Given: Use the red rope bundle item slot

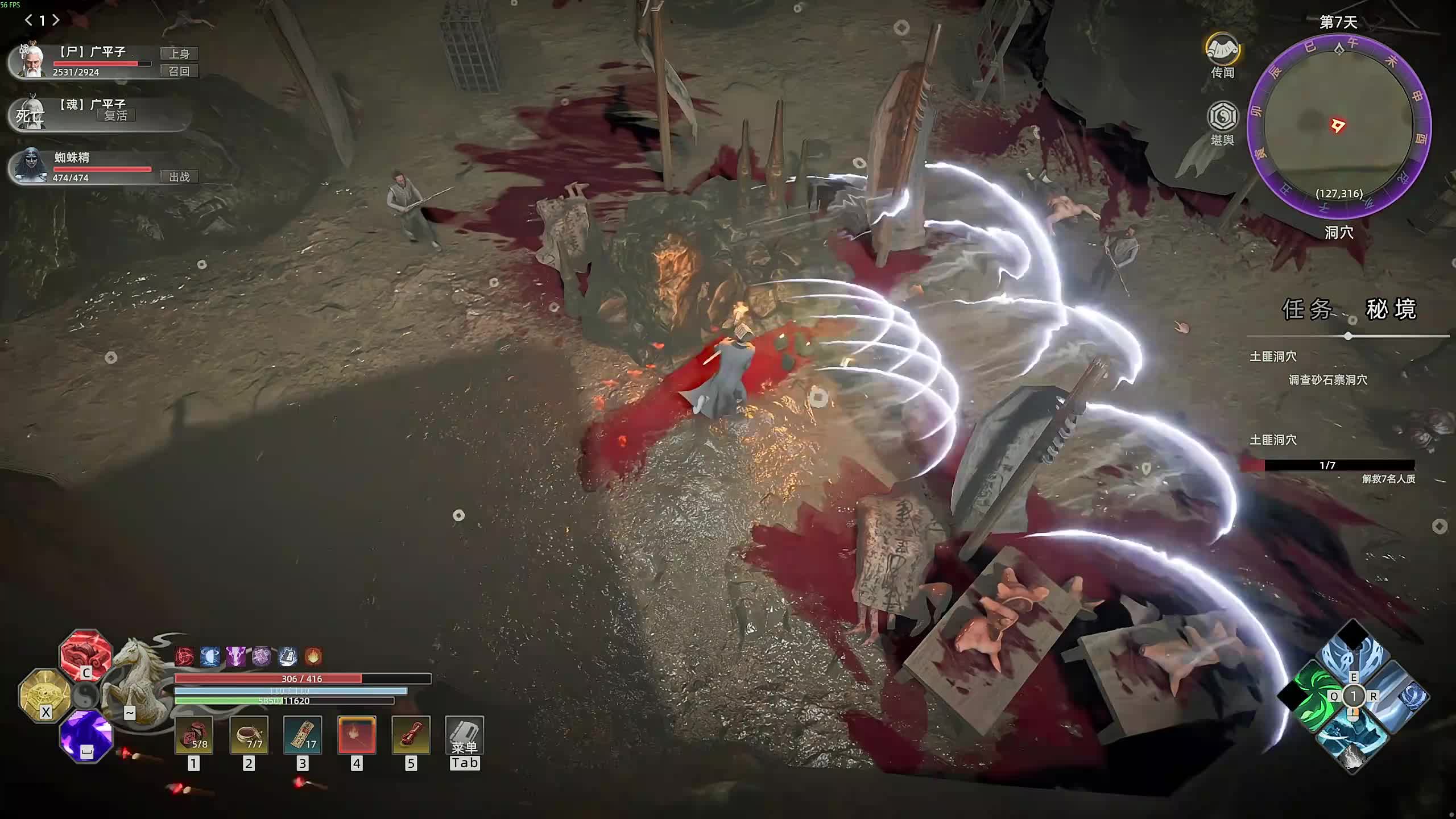Looking at the screenshot, I should pyautogui.click(x=411, y=735).
